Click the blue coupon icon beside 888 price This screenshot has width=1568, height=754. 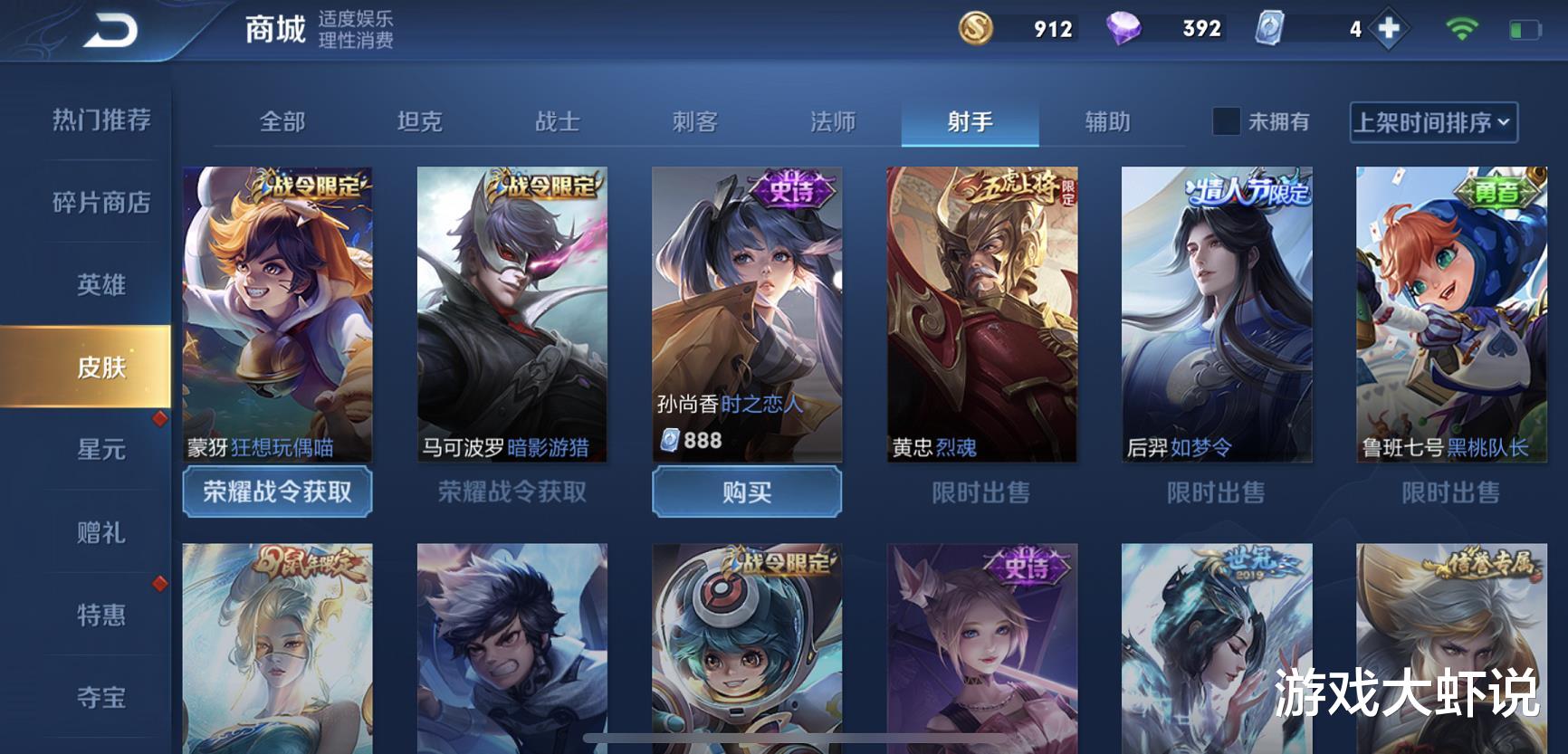(x=670, y=441)
